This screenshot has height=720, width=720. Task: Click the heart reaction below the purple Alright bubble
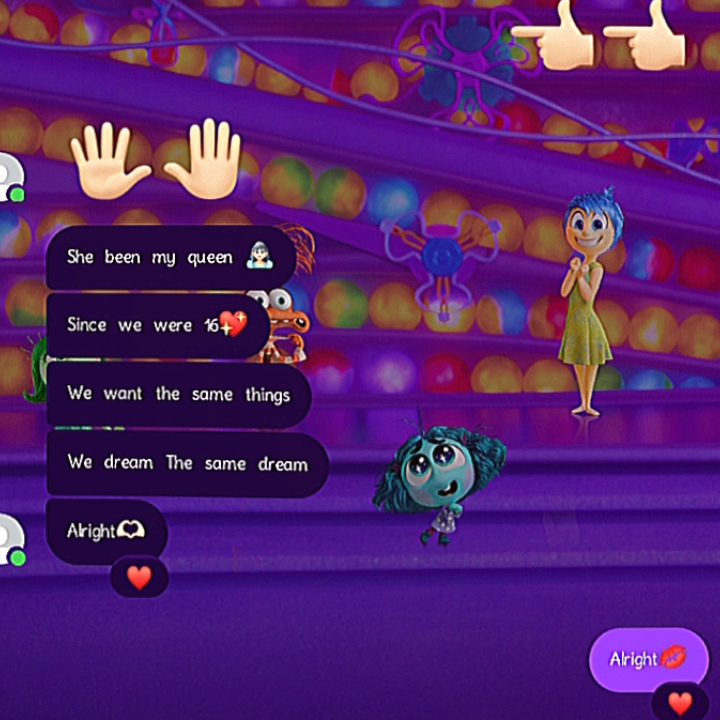(680, 702)
